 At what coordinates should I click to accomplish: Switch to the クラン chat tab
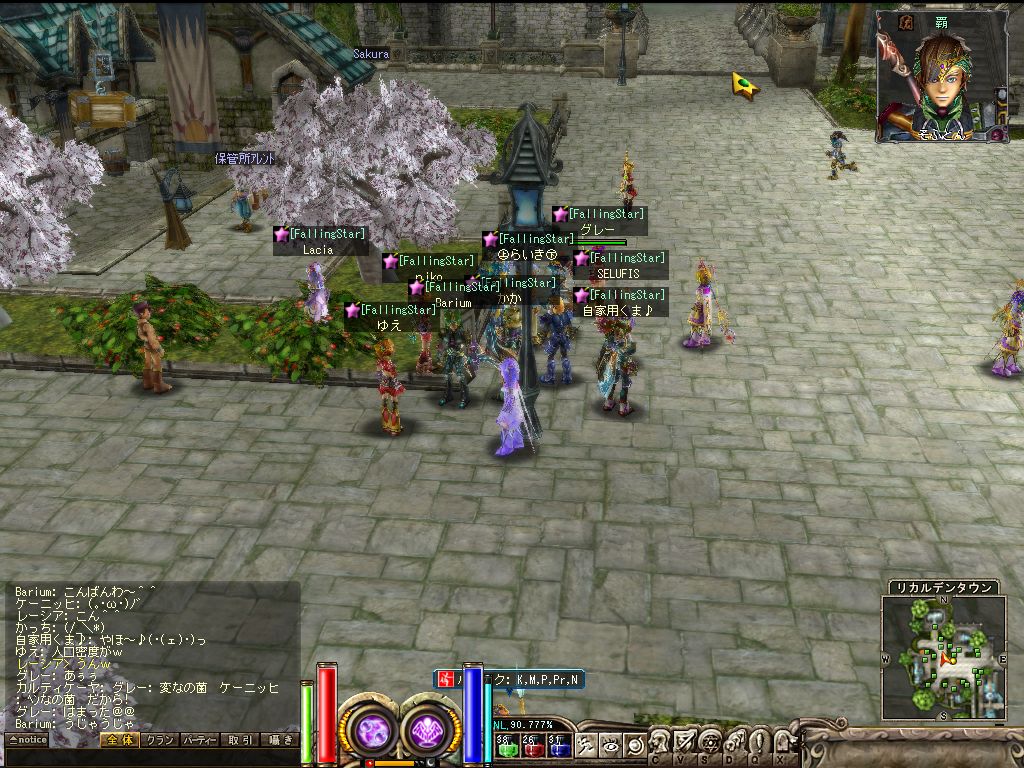(158, 740)
